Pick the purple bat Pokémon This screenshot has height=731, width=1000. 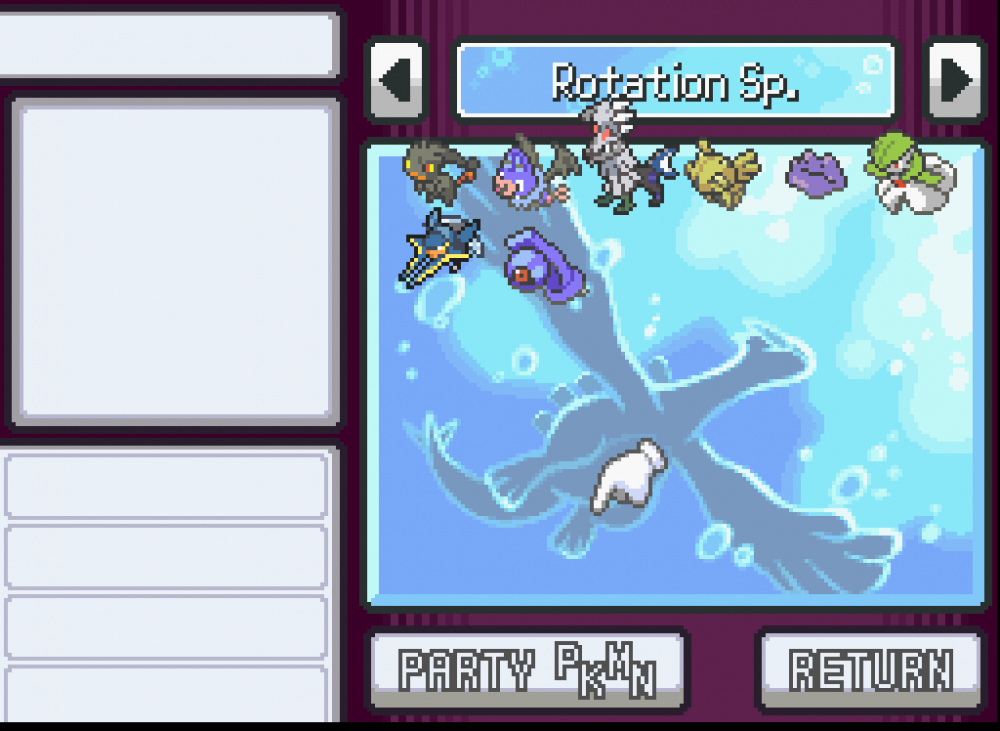[533, 172]
